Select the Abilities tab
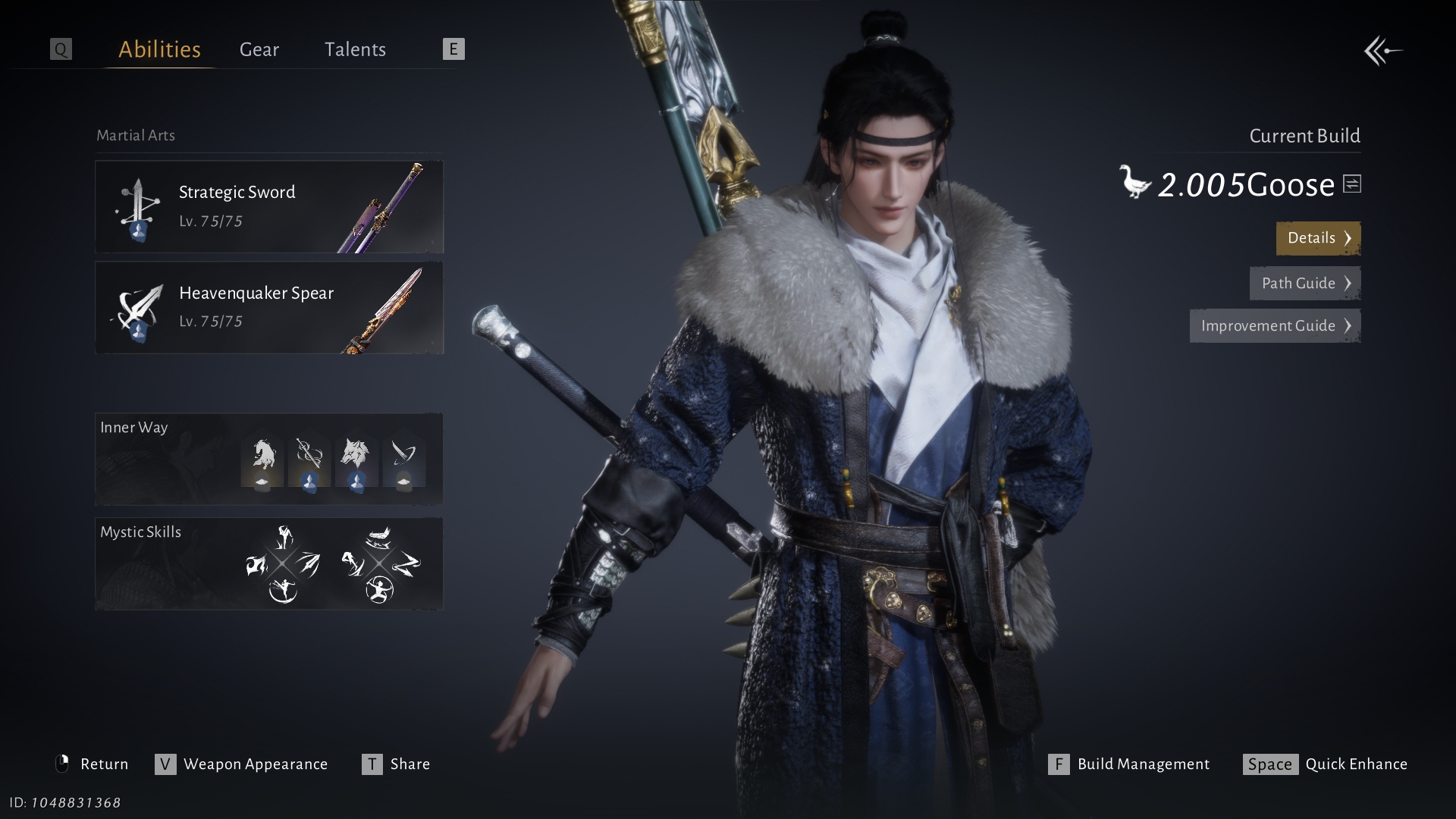This screenshot has width=1456, height=819. tap(159, 50)
